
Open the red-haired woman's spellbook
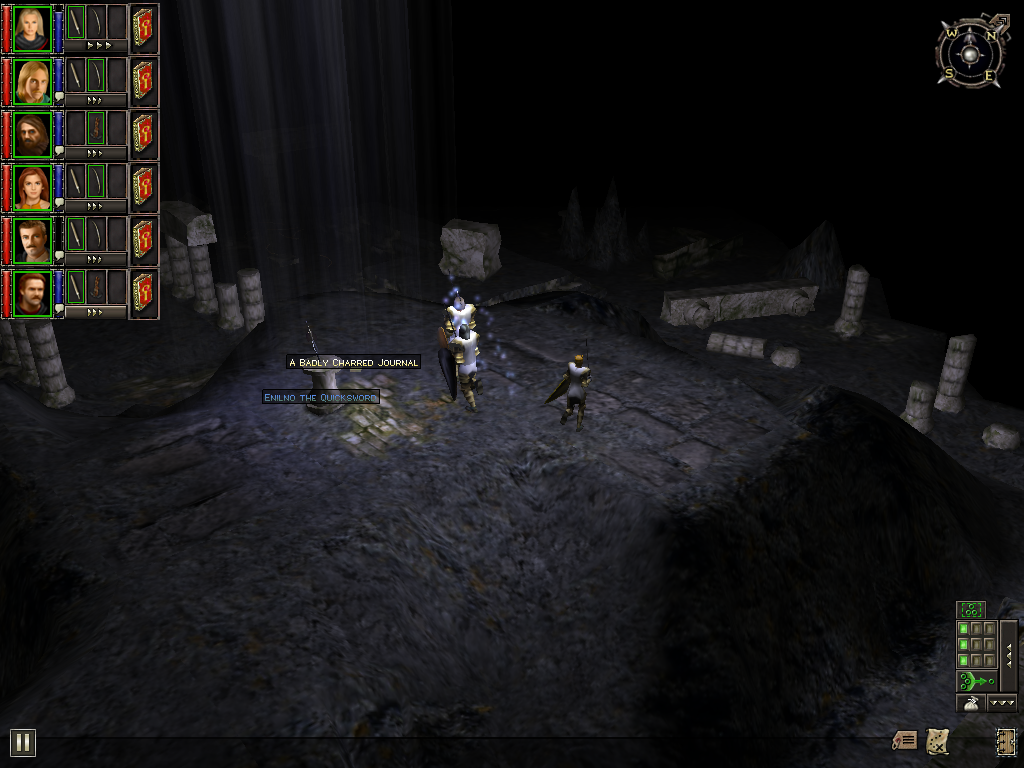pyautogui.click(x=143, y=186)
